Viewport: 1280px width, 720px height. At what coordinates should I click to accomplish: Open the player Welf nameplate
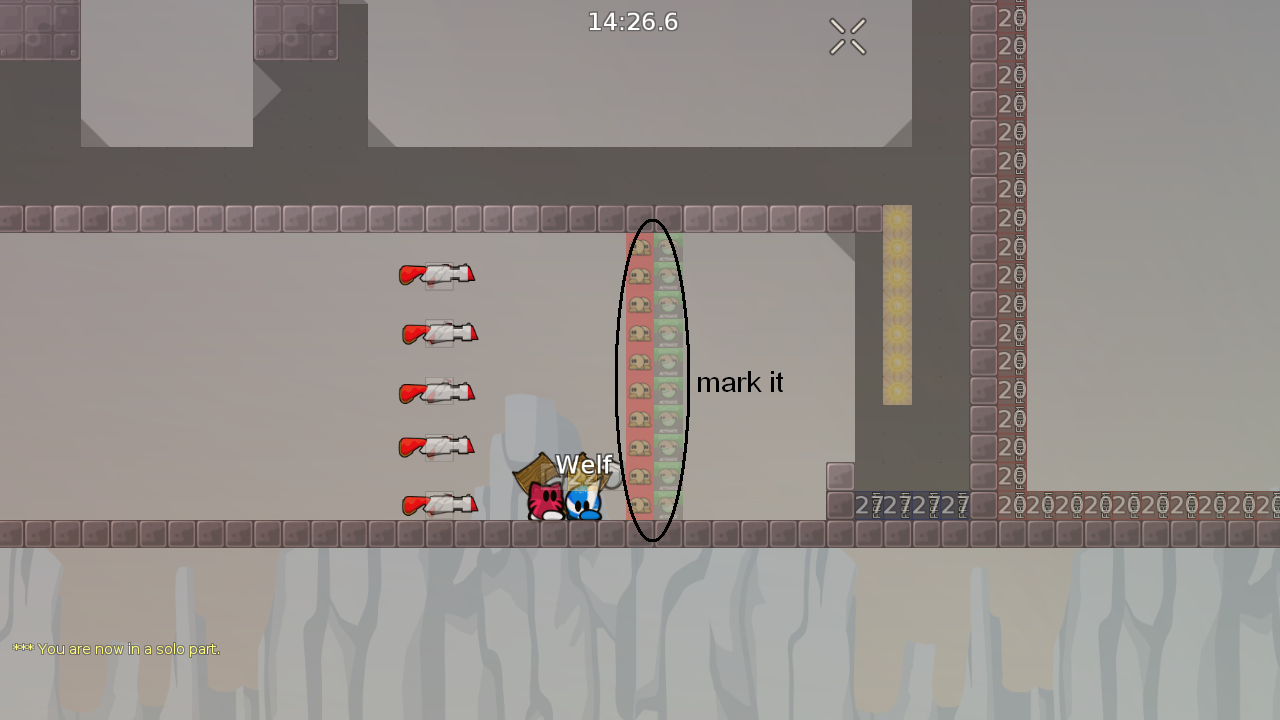click(x=584, y=465)
